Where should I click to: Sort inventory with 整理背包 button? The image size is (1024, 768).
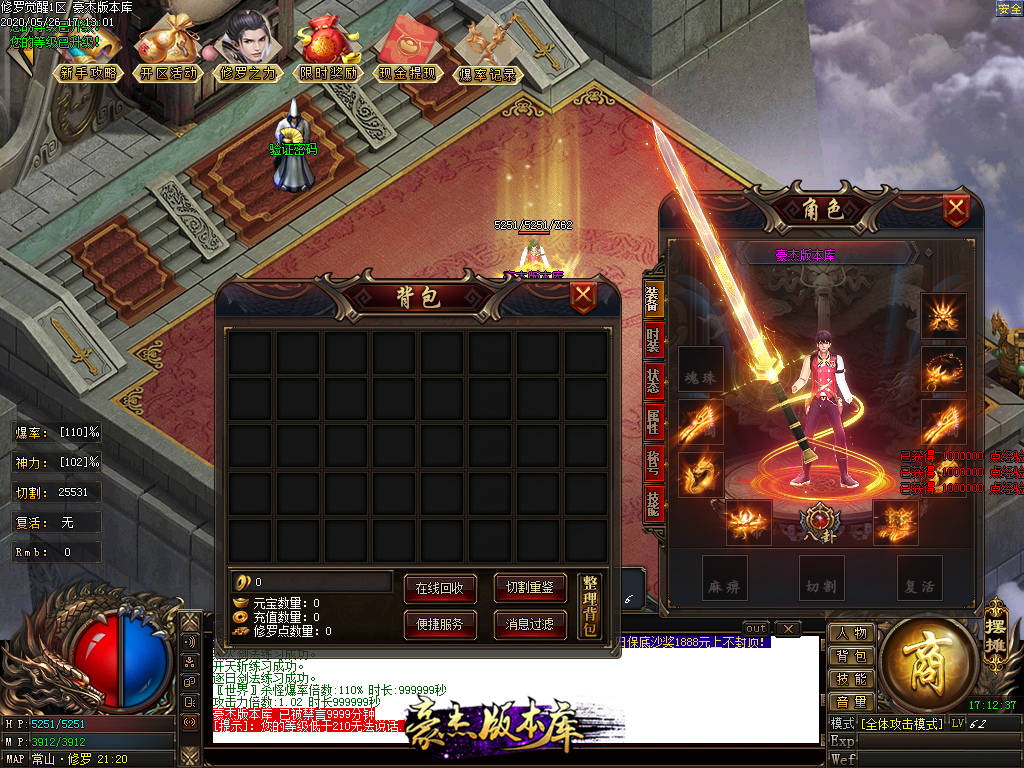pos(590,606)
